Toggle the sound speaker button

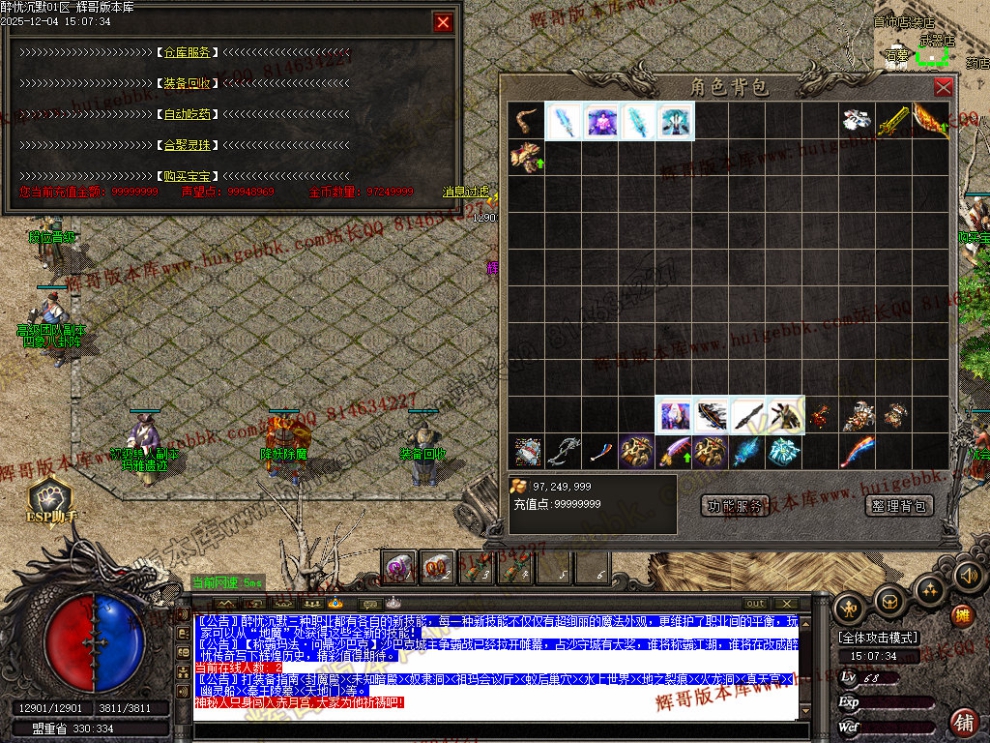[x=968, y=575]
